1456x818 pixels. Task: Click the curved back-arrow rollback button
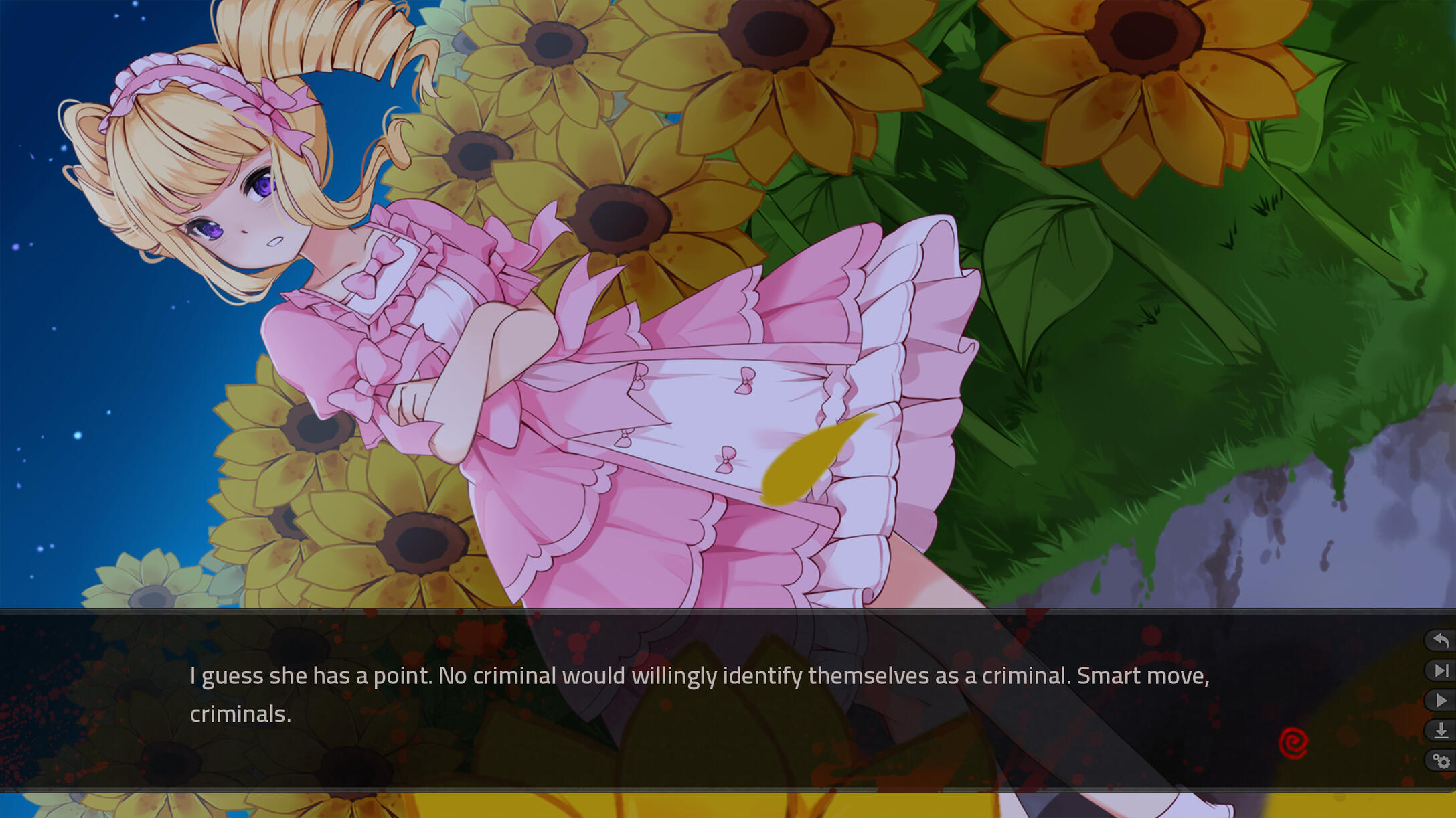coord(1441,641)
